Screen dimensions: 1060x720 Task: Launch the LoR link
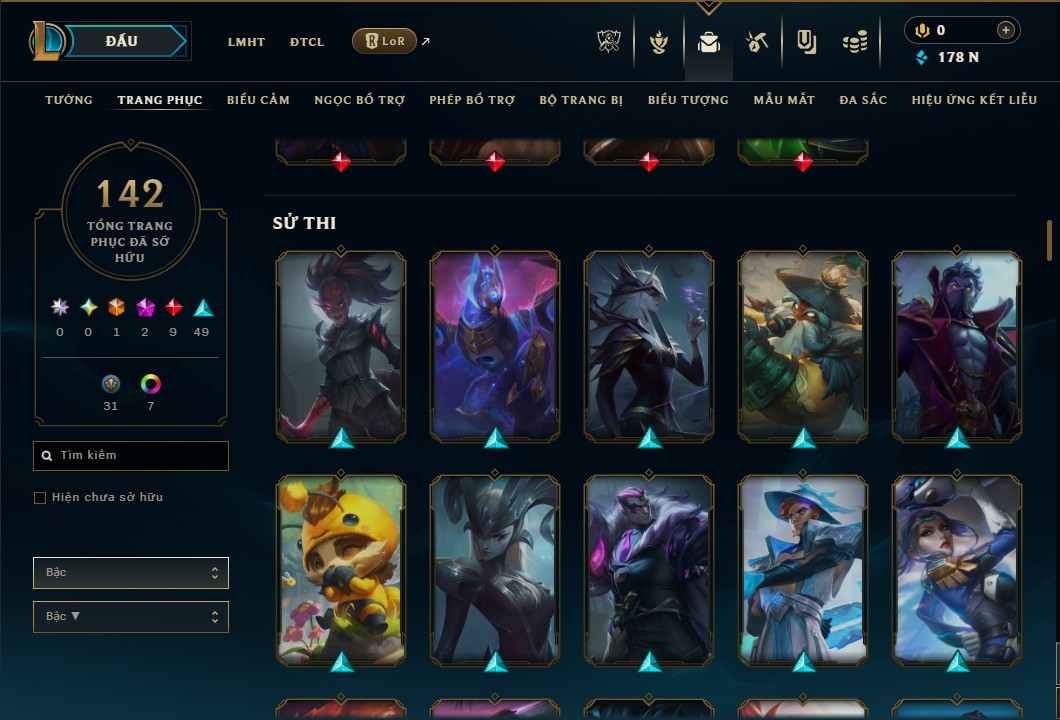pos(385,41)
